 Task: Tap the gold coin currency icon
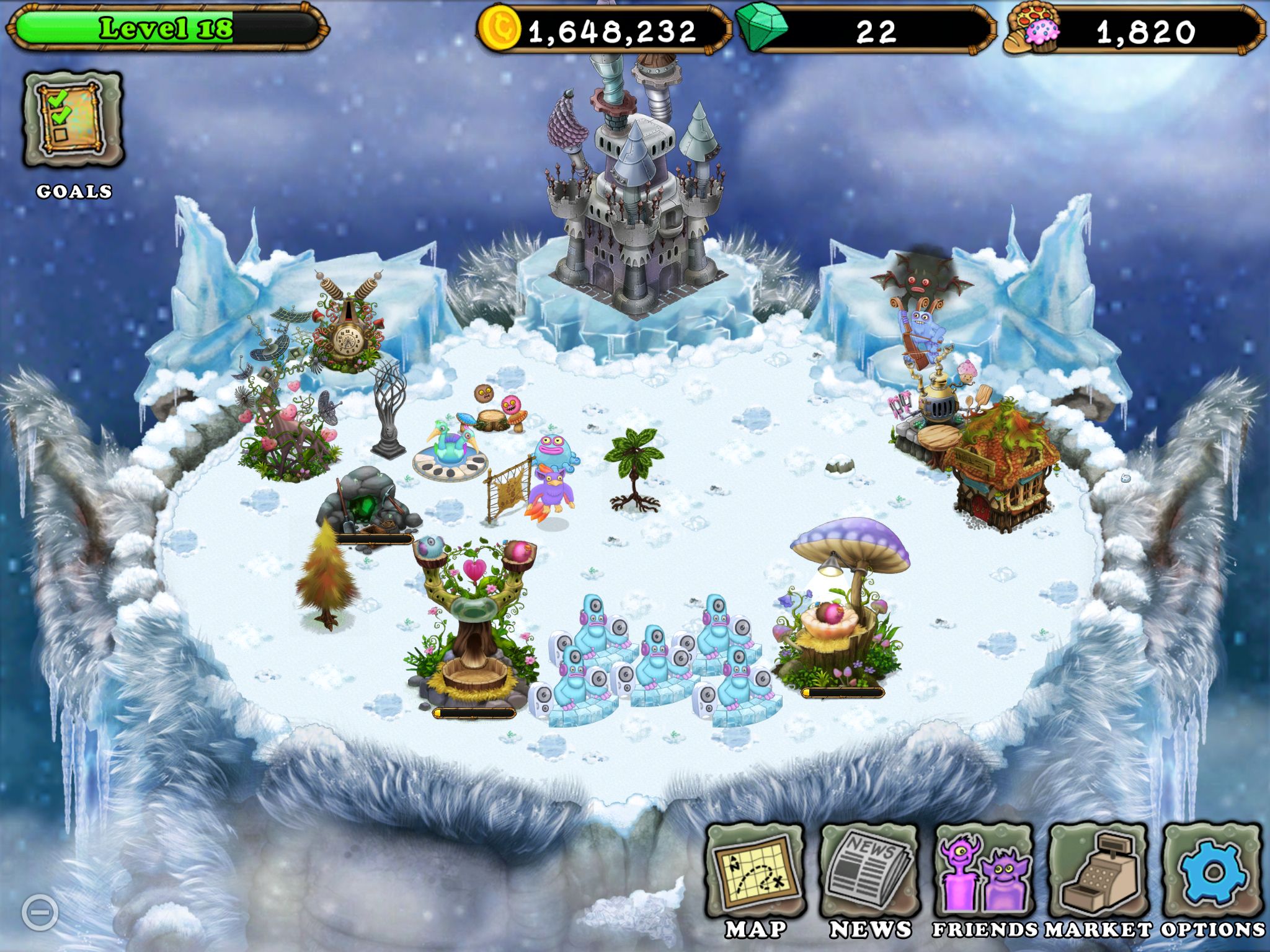[499, 29]
